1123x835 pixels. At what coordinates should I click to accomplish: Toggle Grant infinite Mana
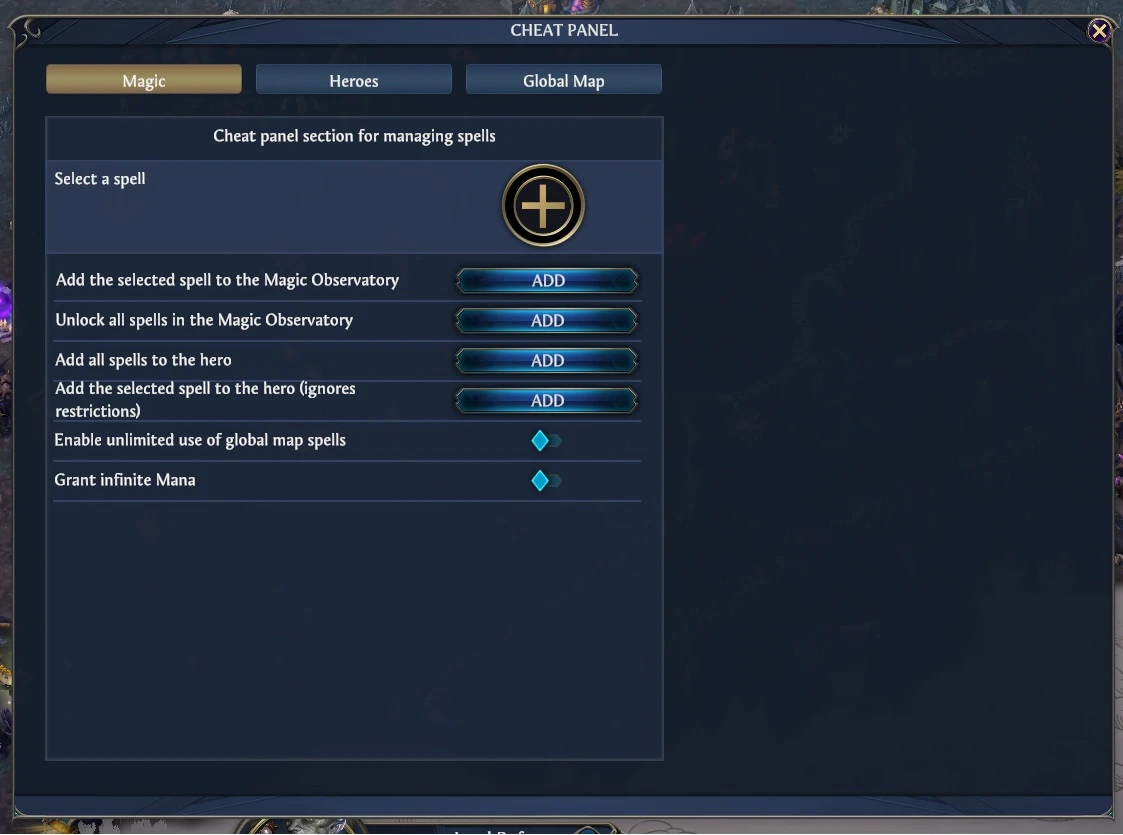(x=546, y=481)
